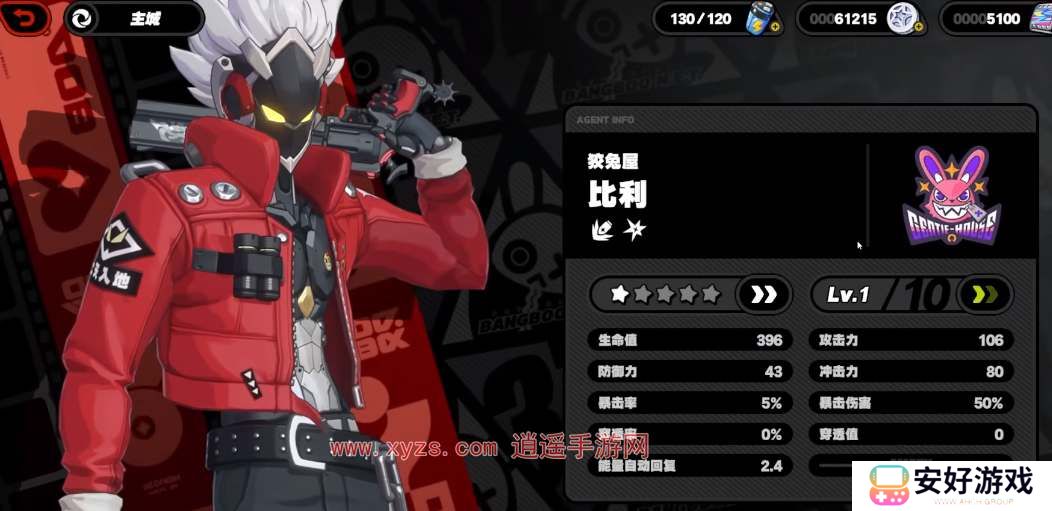This screenshot has height=511, width=1052.
Task: Add battery charge with the plus icon
Action: [776, 26]
